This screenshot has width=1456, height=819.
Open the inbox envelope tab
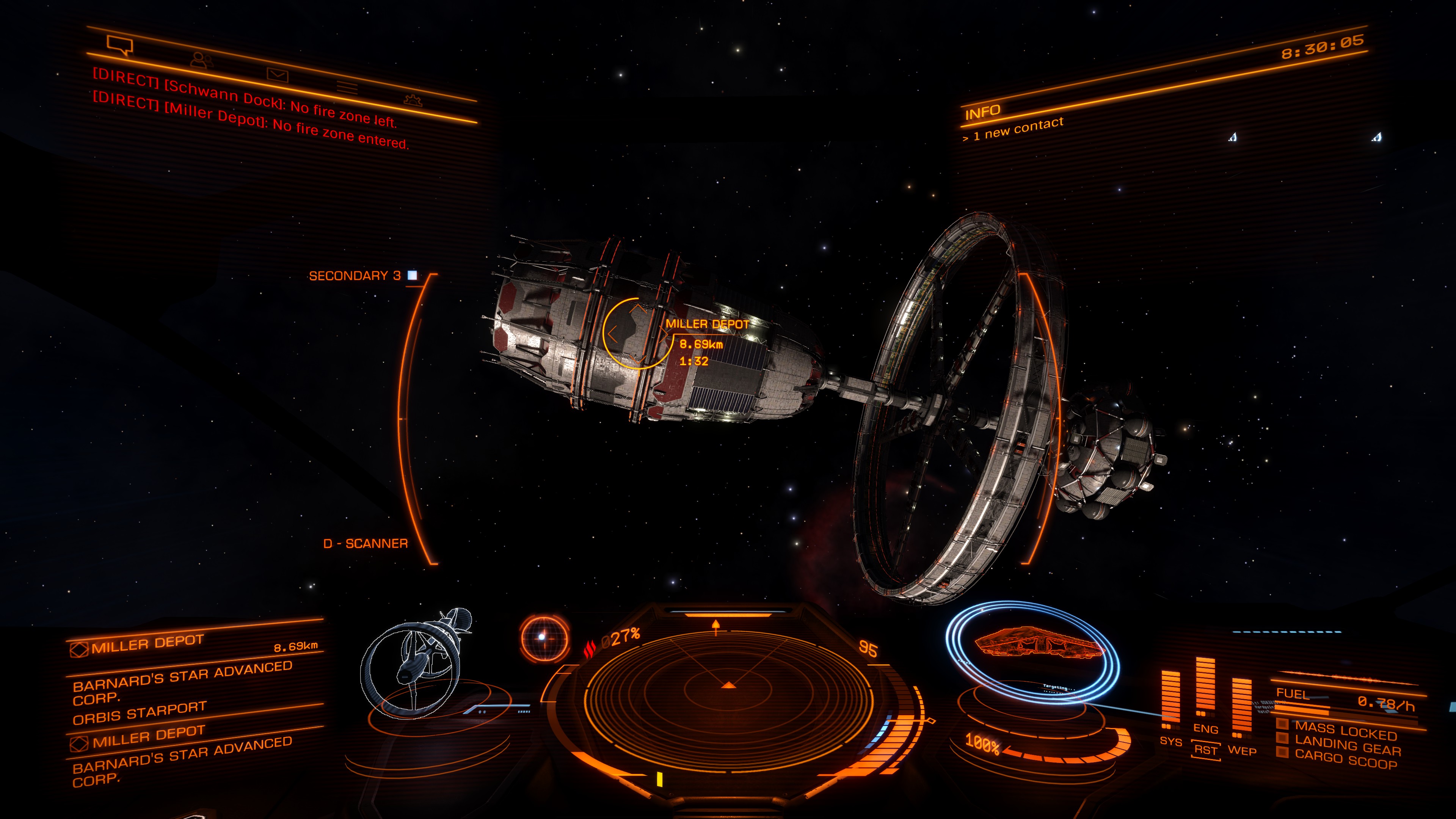(x=278, y=74)
